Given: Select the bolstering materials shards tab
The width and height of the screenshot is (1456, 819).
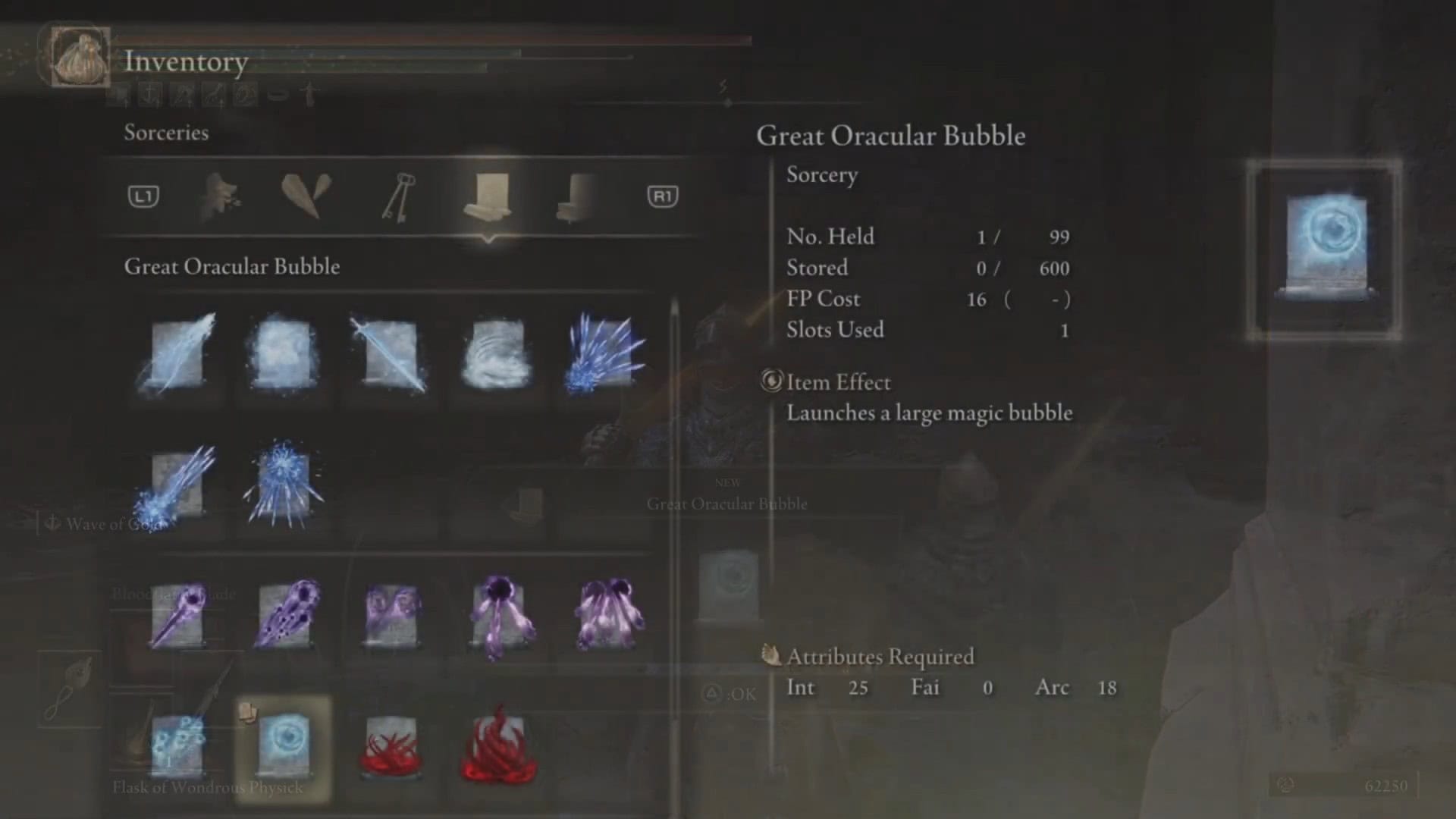Looking at the screenshot, I should click(306, 196).
